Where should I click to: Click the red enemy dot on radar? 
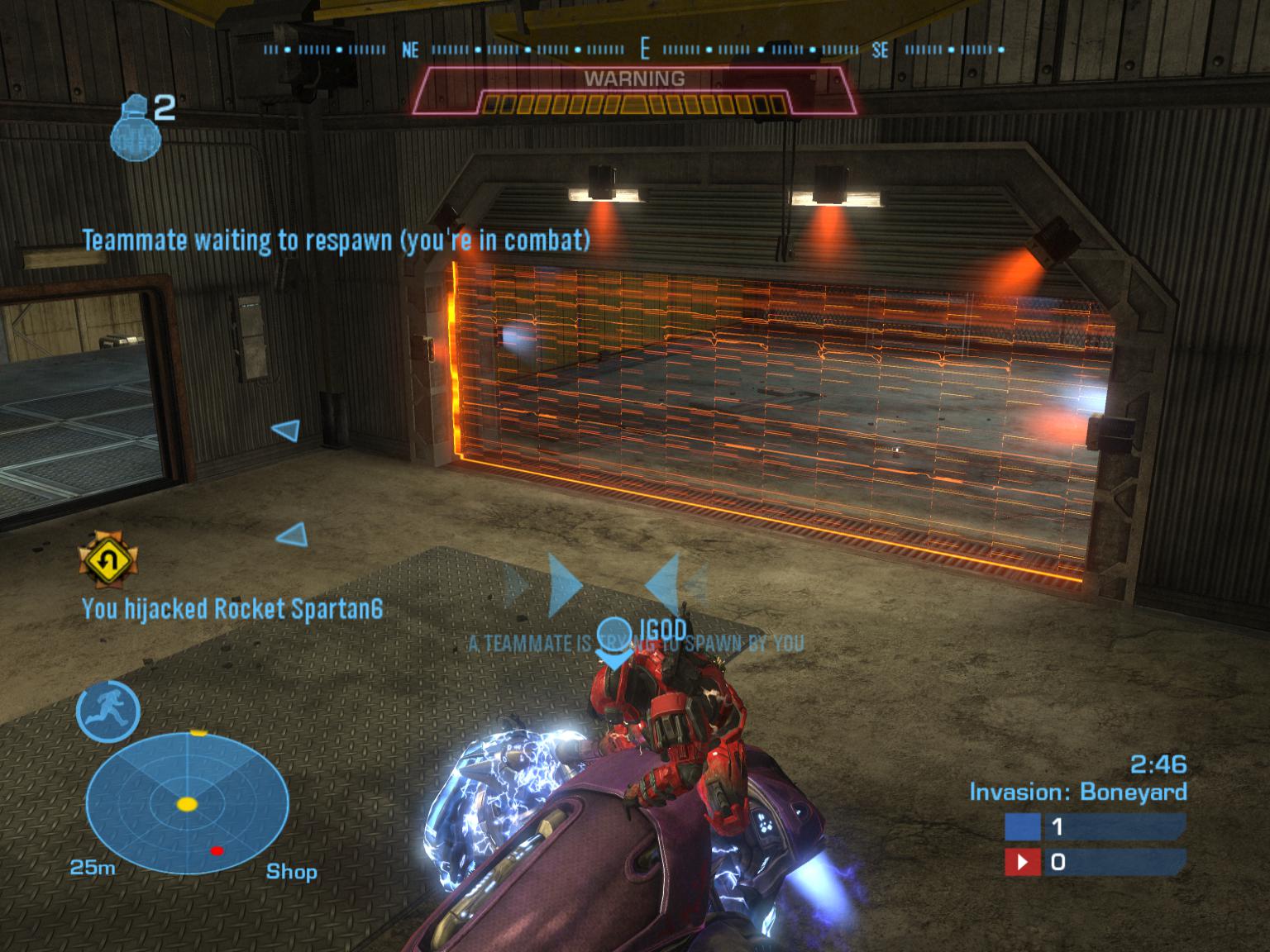(217, 850)
